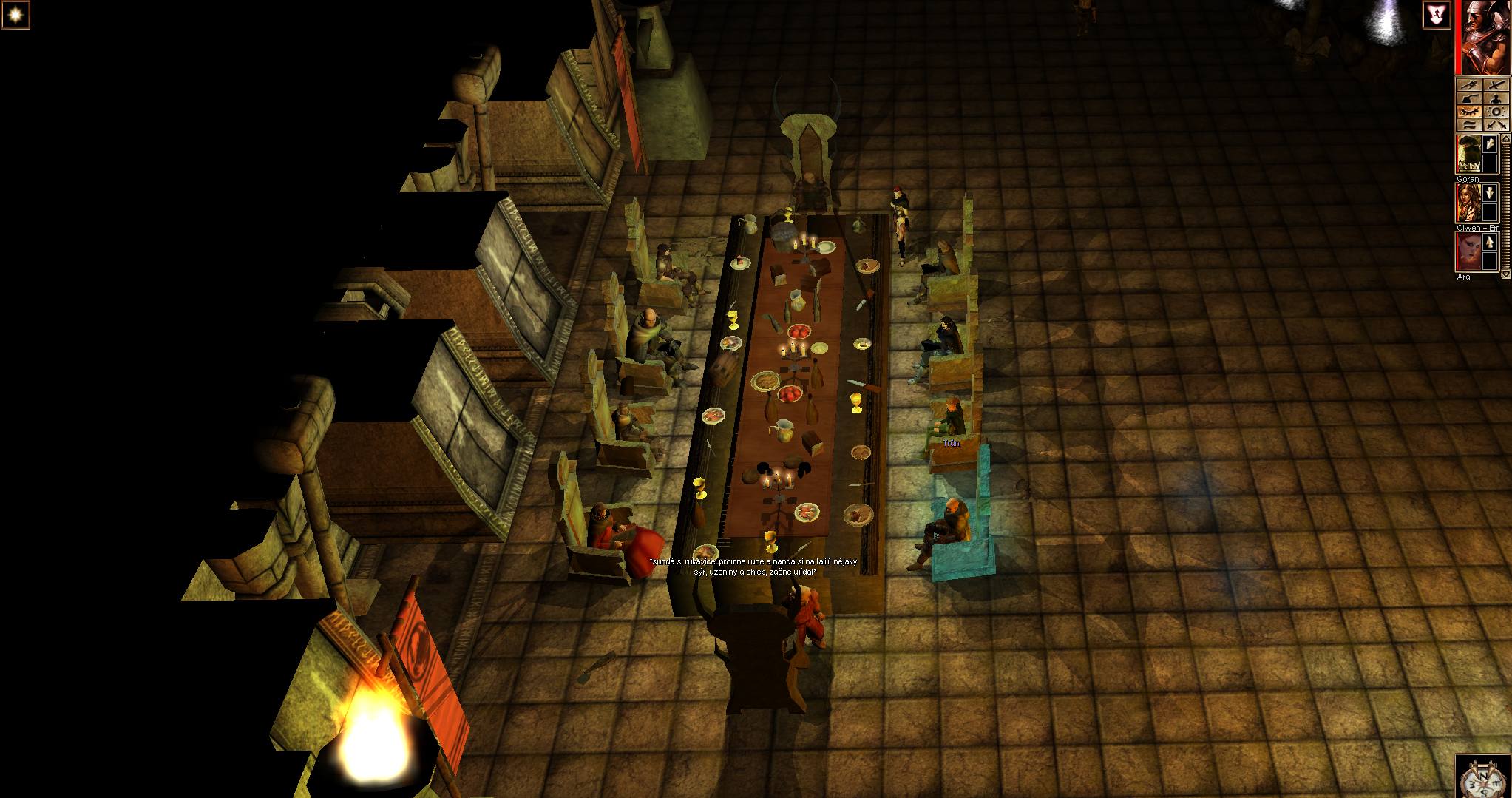The width and height of the screenshot is (1512, 798).
Task: Click the wavy lines mode button
Action: pyautogui.click(x=1469, y=125)
